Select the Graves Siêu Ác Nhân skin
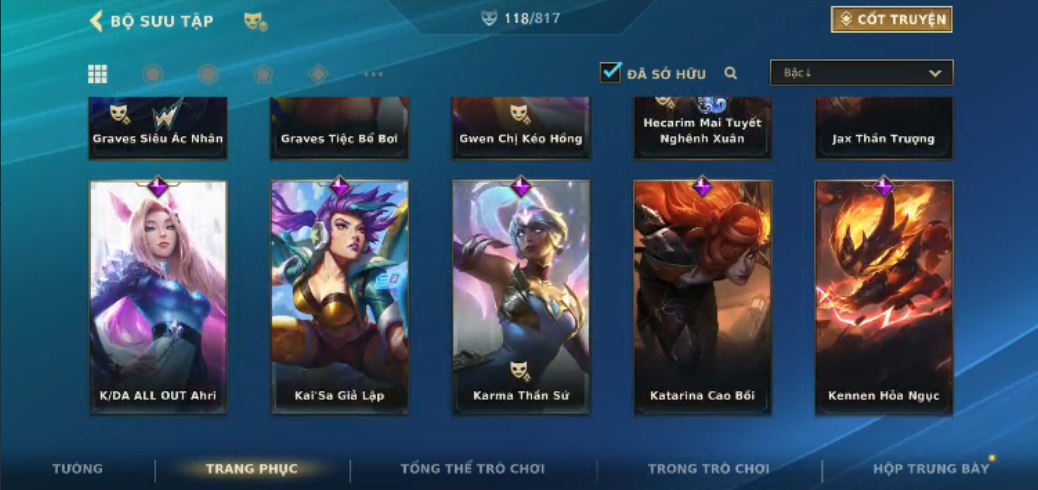Image resolution: width=1038 pixels, height=490 pixels. tap(158, 128)
